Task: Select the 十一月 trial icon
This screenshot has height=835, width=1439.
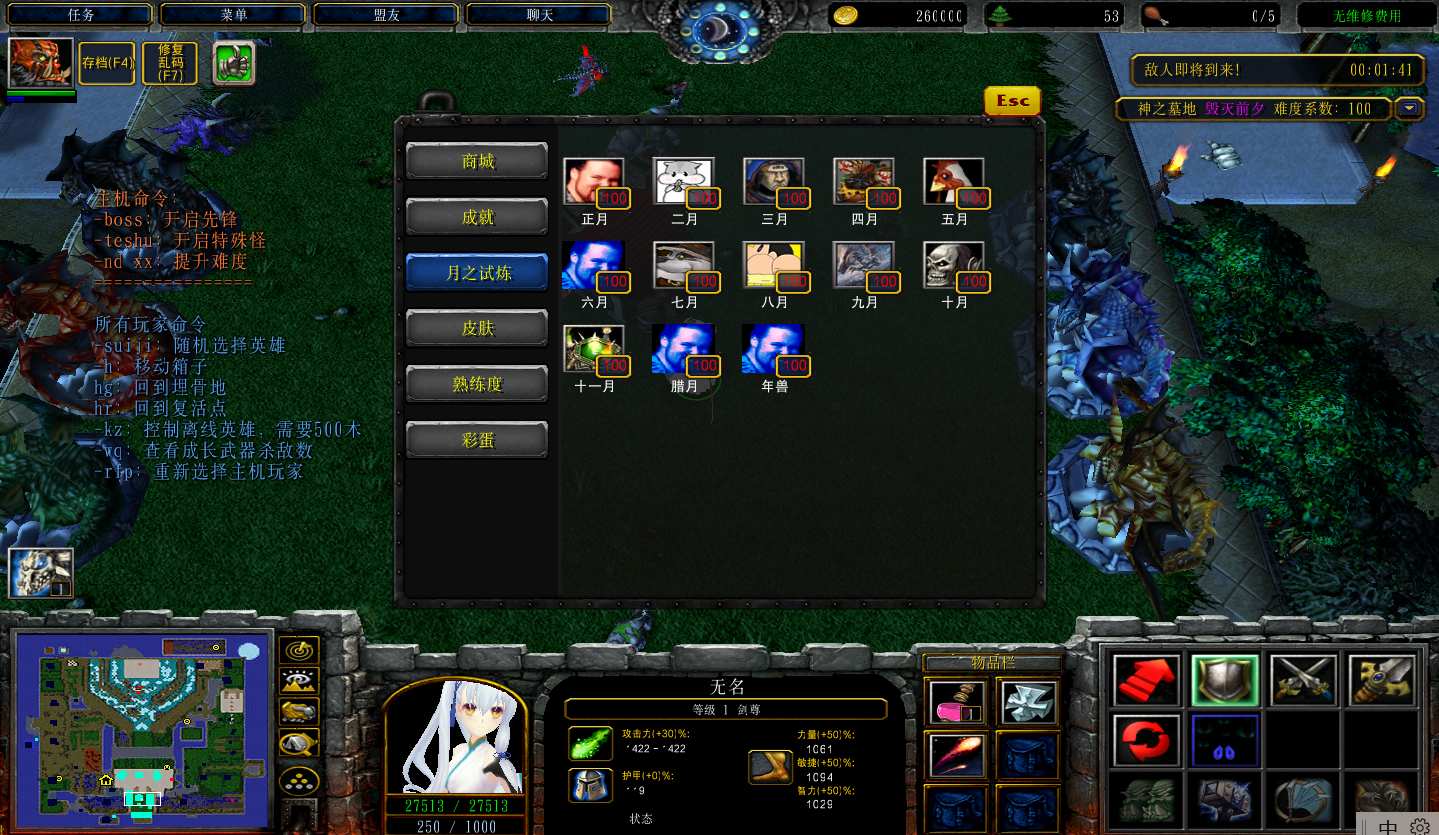Action: pyautogui.click(x=593, y=349)
